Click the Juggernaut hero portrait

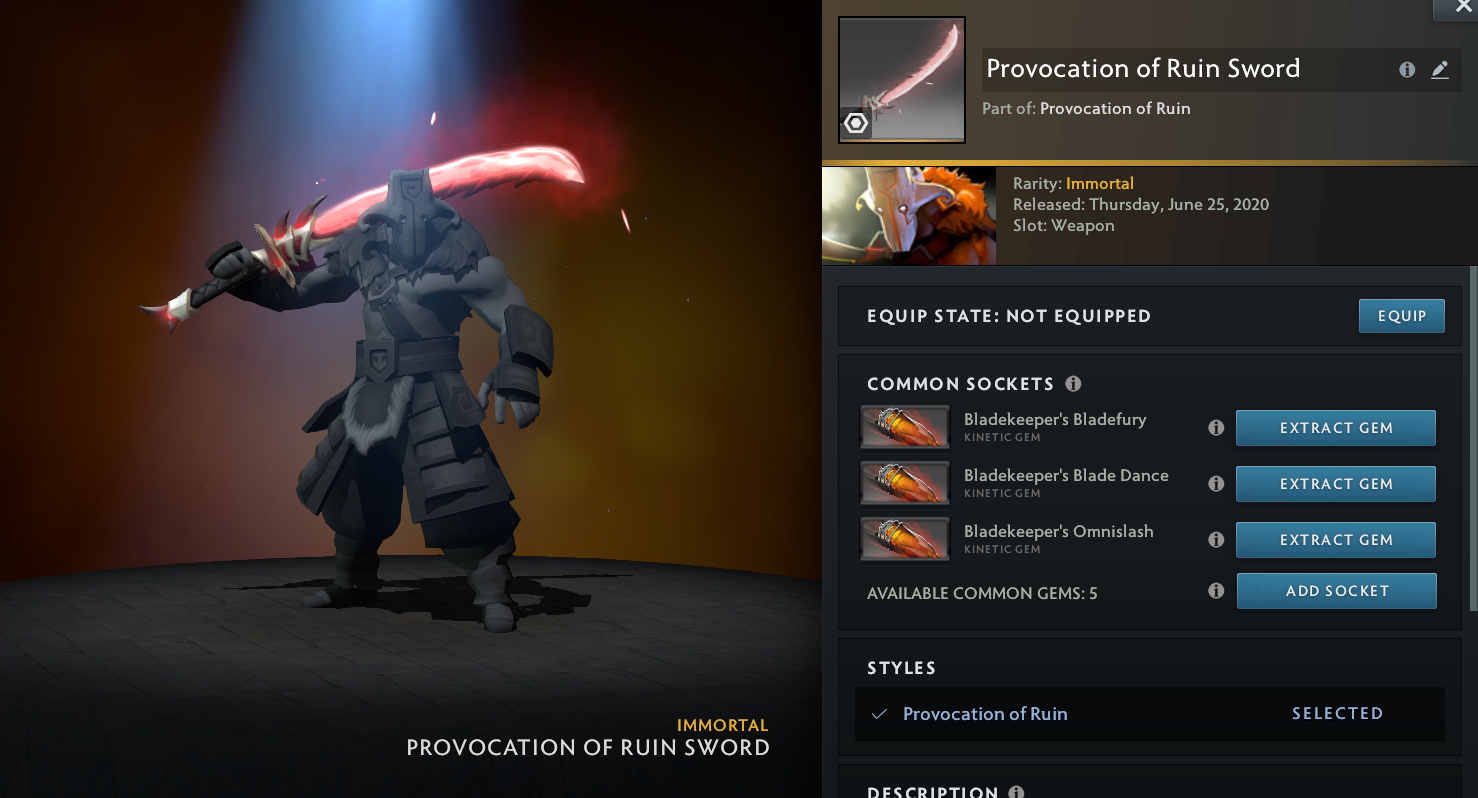[908, 216]
